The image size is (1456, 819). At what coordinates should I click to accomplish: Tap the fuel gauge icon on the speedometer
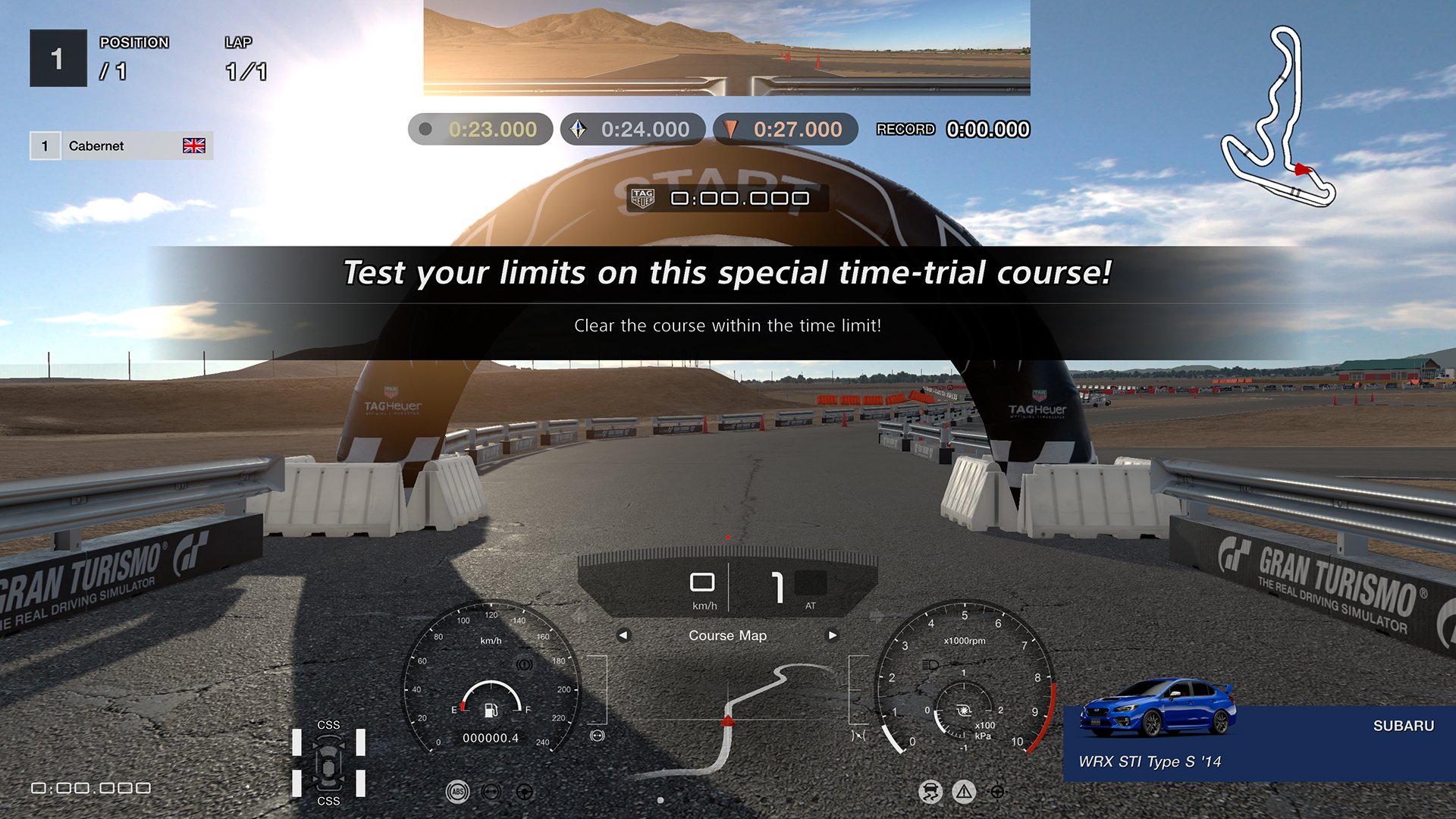[x=491, y=711]
